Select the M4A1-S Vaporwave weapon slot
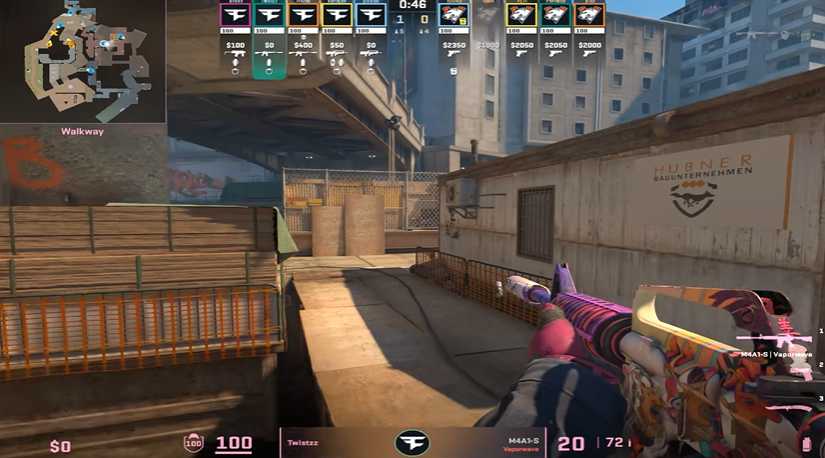 pyautogui.click(x=783, y=341)
